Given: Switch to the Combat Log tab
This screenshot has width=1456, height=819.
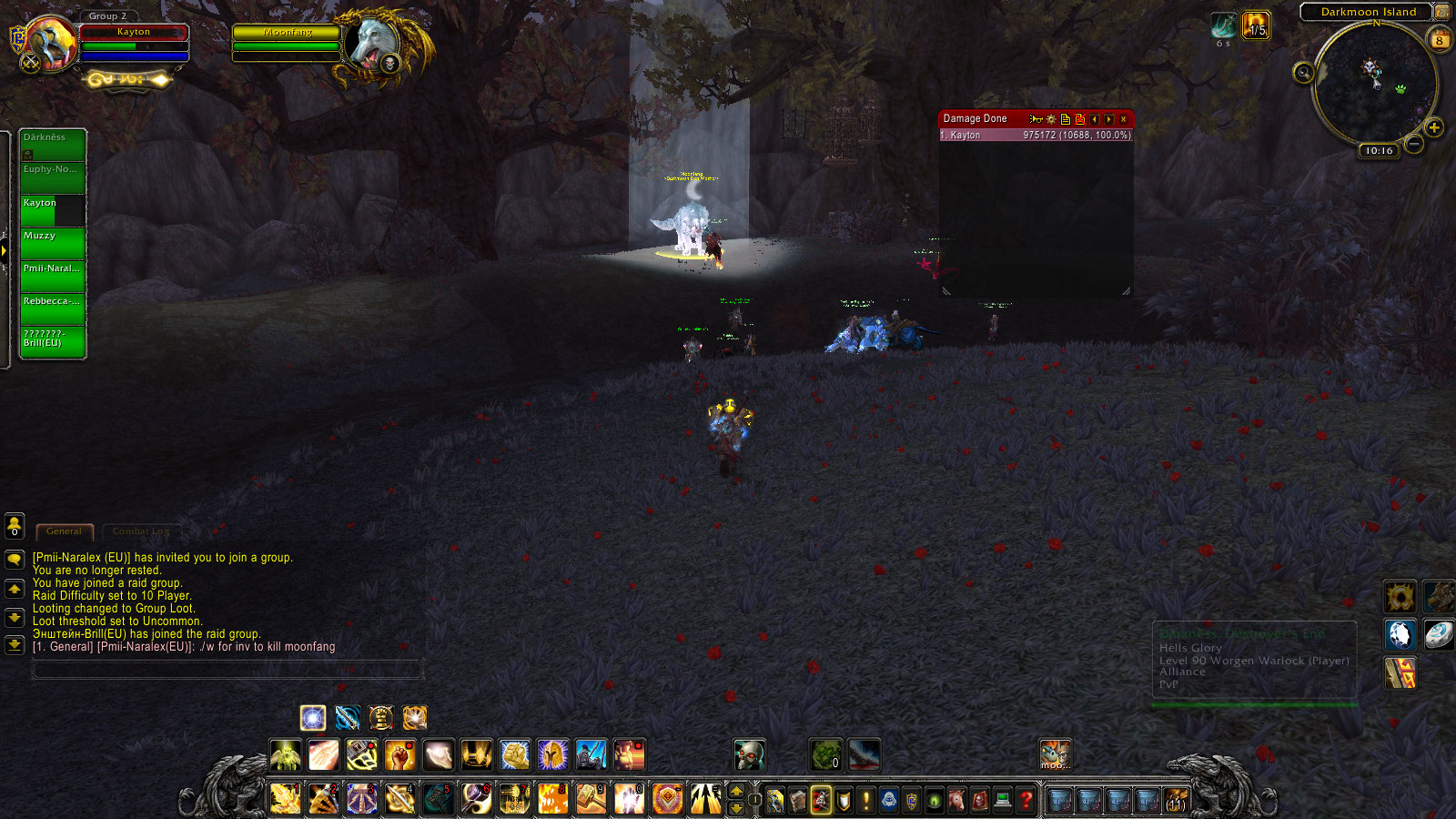Looking at the screenshot, I should [x=141, y=531].
